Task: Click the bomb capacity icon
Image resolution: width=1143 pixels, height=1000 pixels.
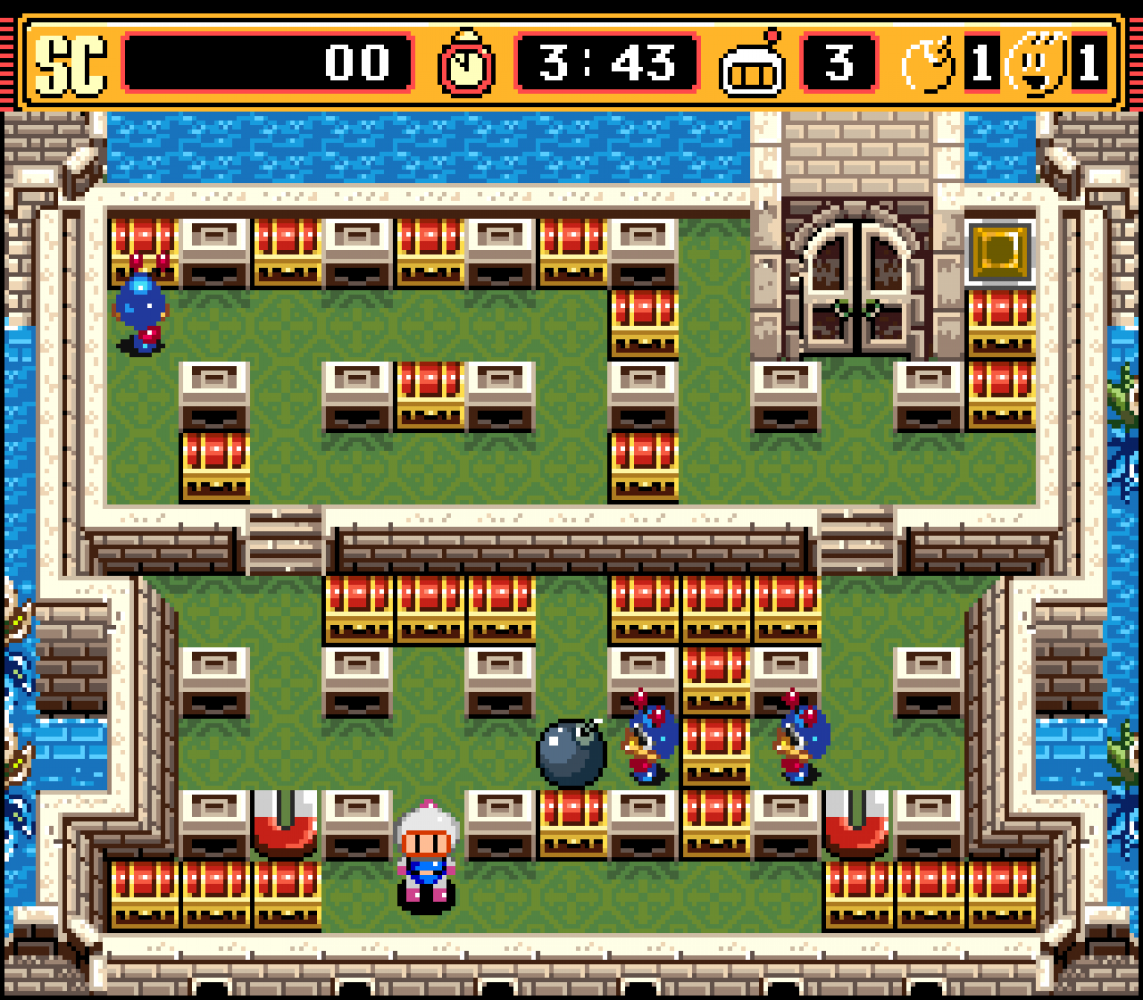Action: pyautogui.click(x=929, y=64)
